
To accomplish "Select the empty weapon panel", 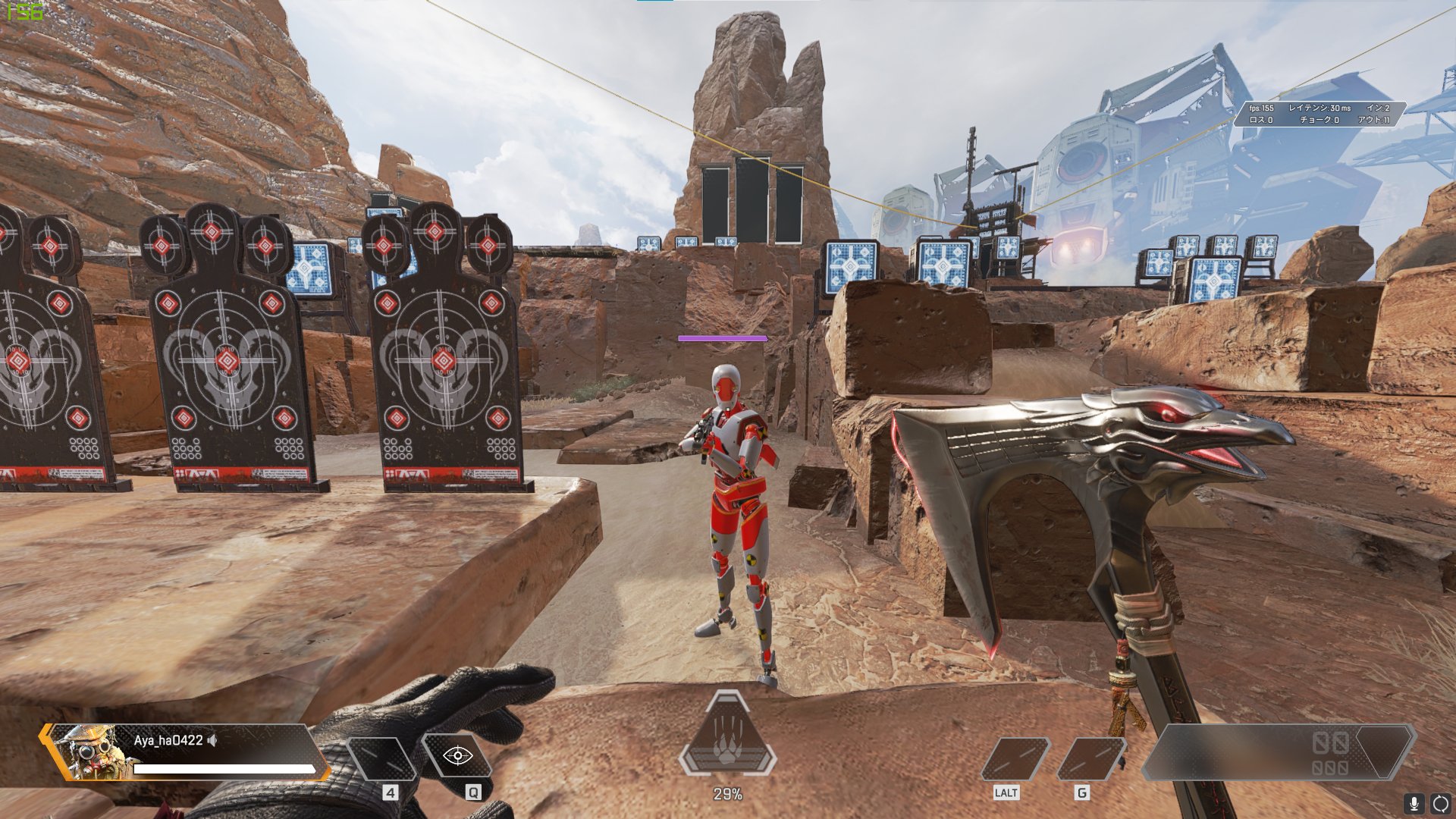I will coord(1278,752).
